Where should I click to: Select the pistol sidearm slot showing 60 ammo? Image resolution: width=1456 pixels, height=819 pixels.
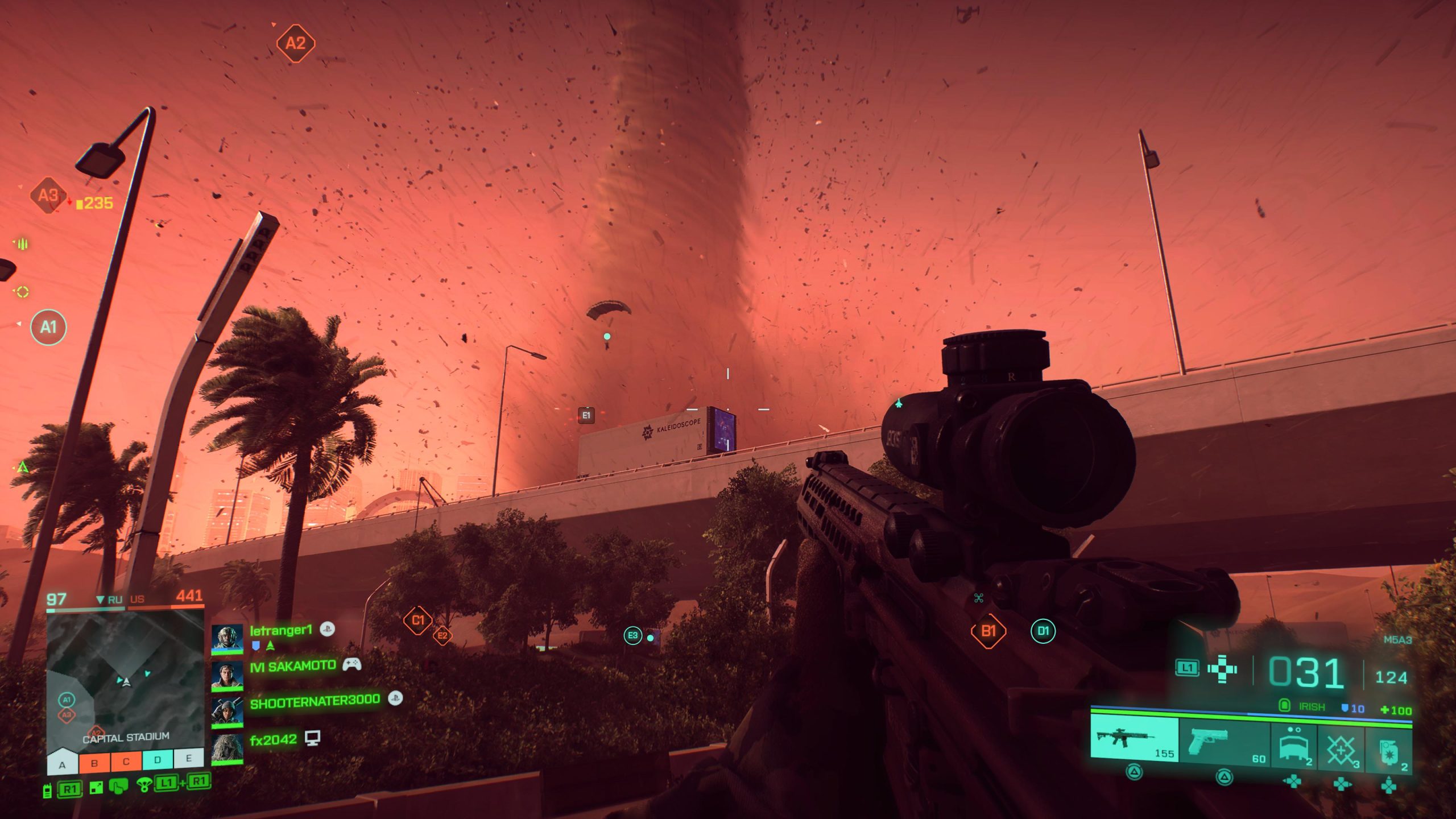1209,739
